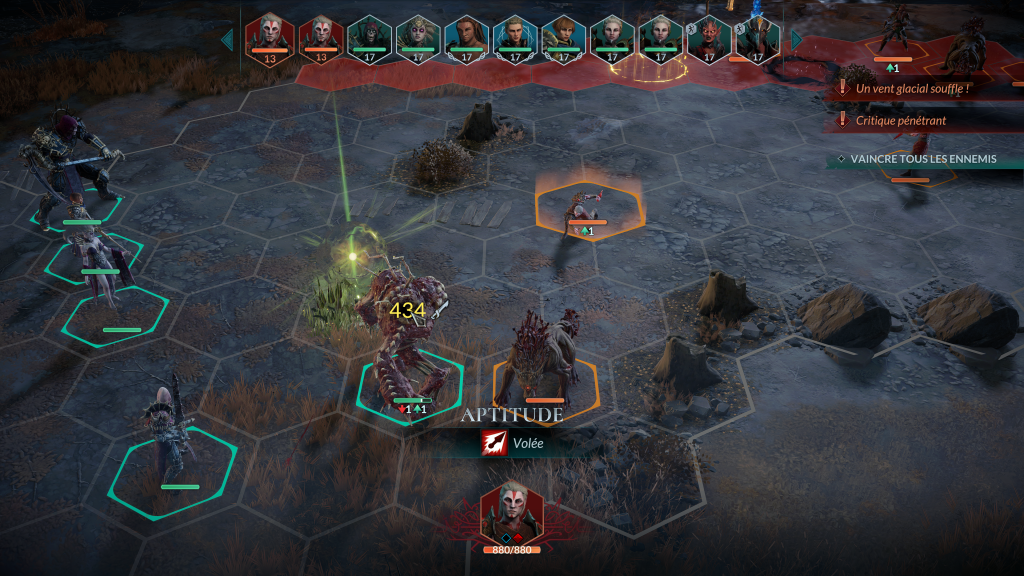Click the Volée aptitude icon

(494, 443)
